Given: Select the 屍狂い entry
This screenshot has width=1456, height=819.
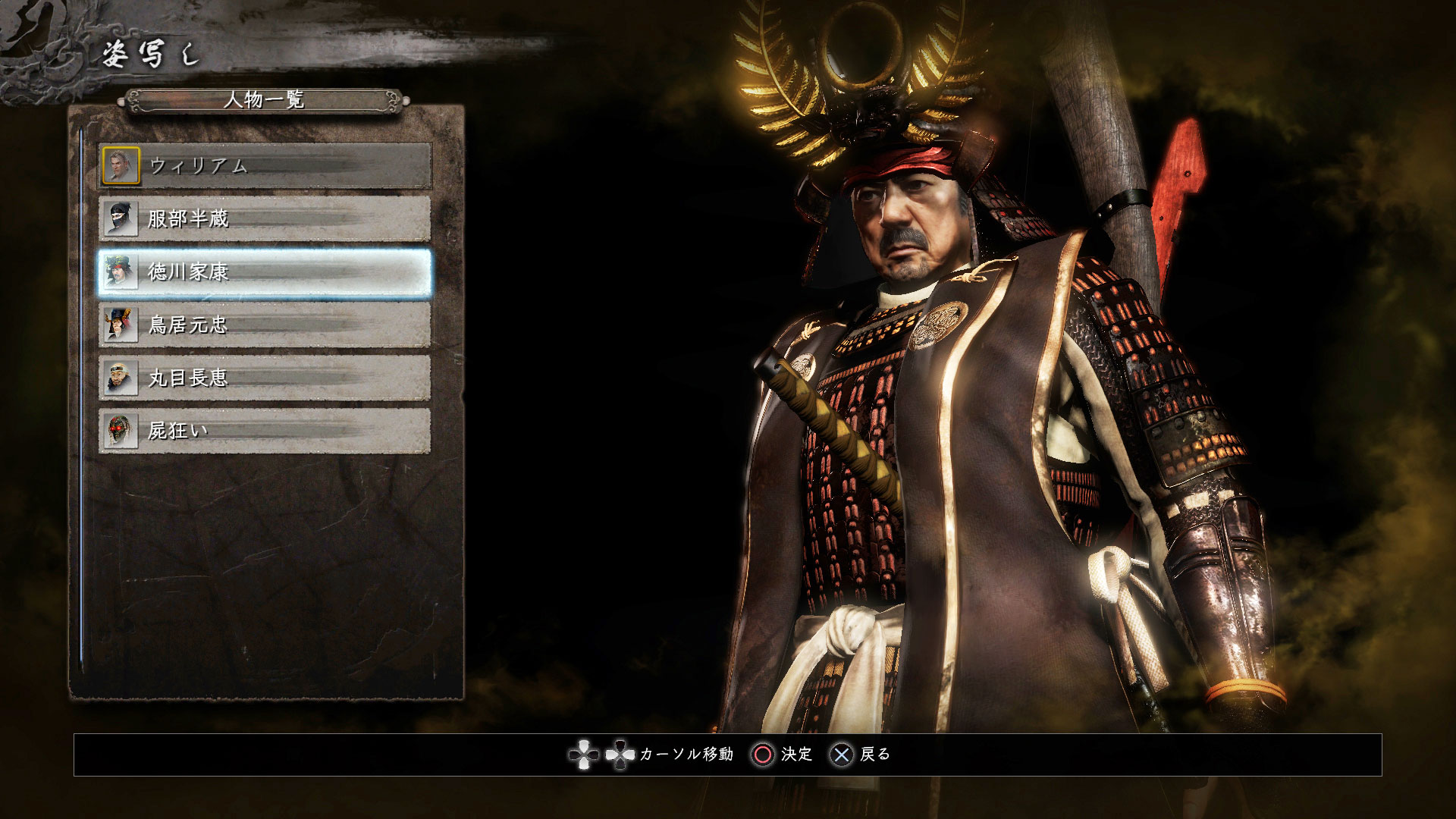Looking at the screenshot, I should [x=265, y=431].
